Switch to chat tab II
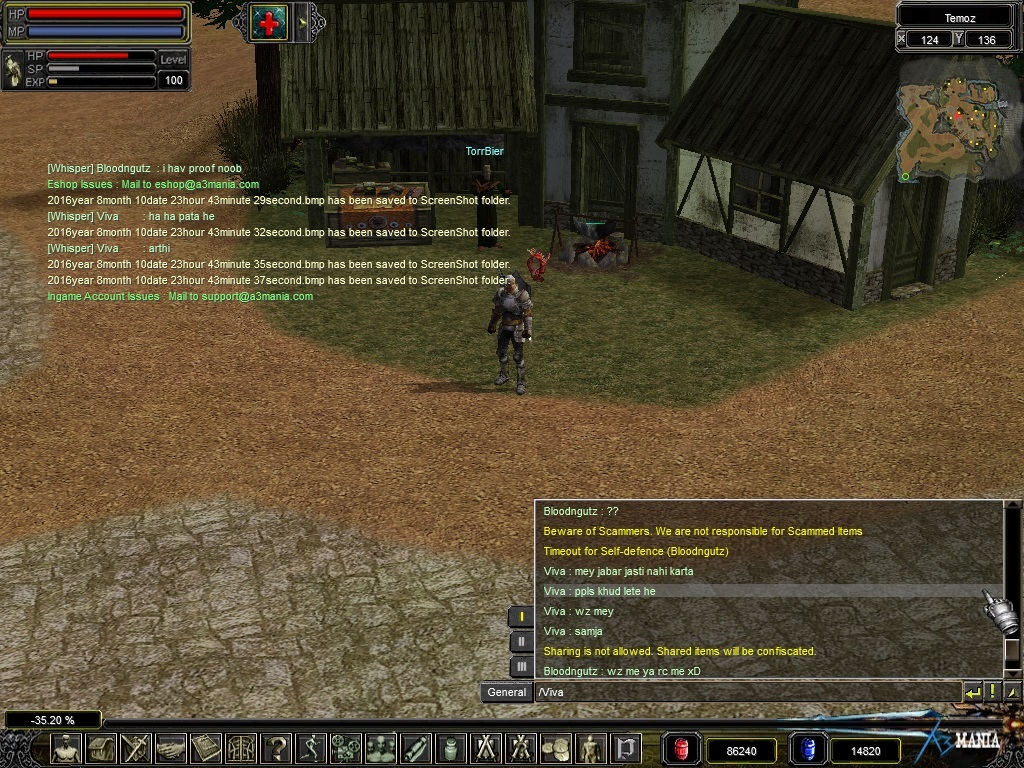The width and height of the screenshot is (1024, 768). pos(521,642)
